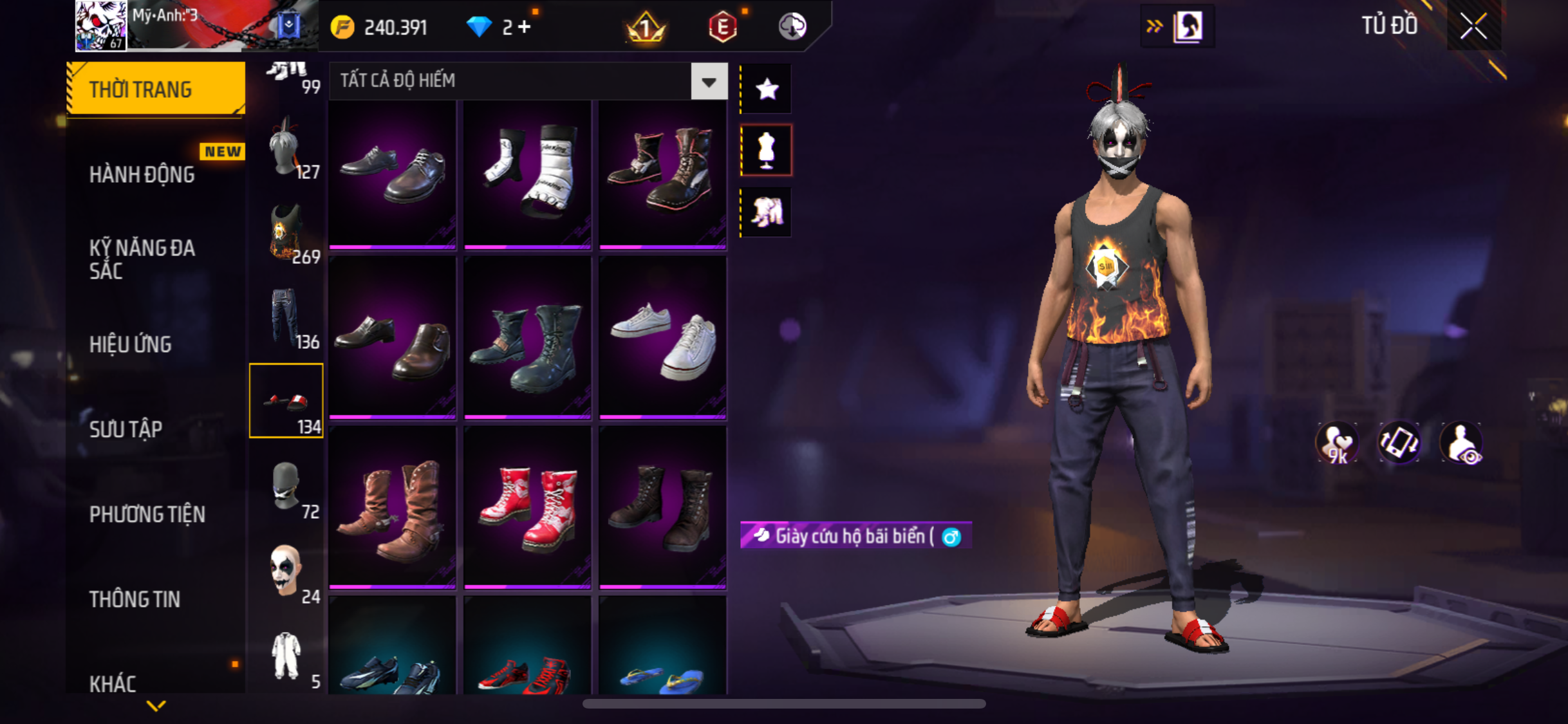Pick the brown cowboy boots
This screenshot has height=724, width=1568.
click(393, 508)
